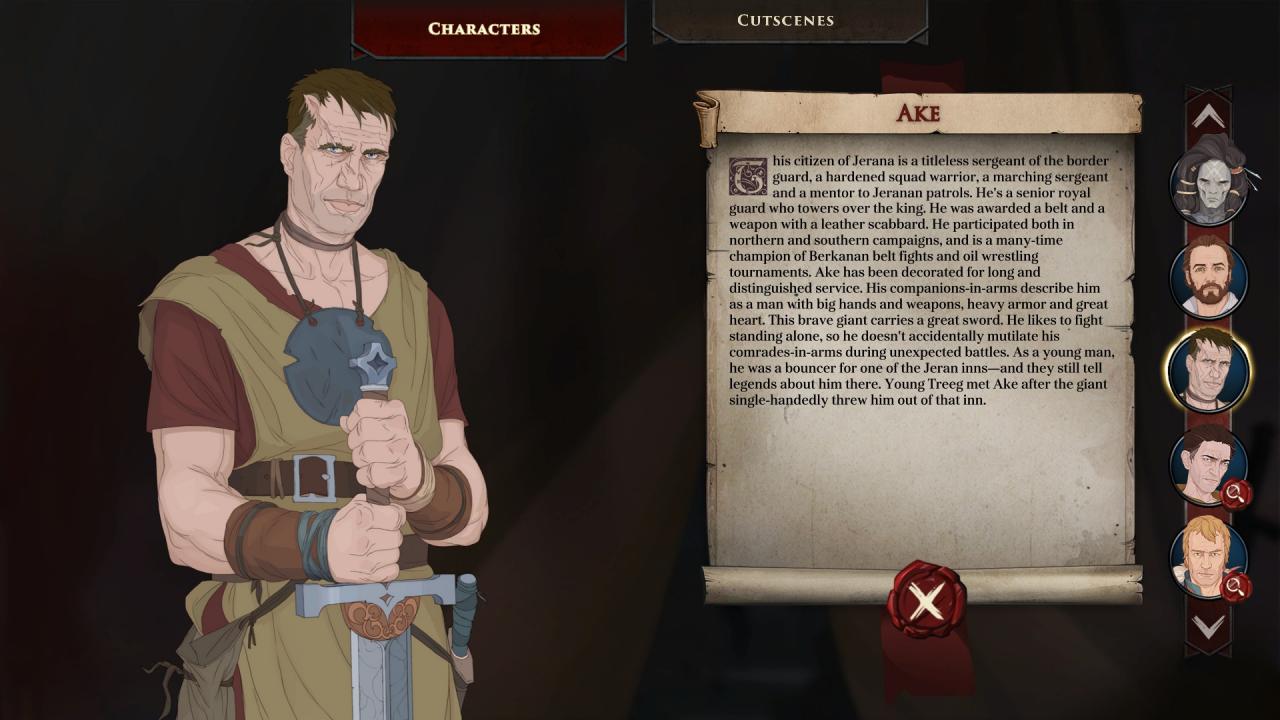This screenshot has height=720, width=1280.
Task: Show previous characters with the up arrow
Action: pyautogui.click(x=1208, y=118)
